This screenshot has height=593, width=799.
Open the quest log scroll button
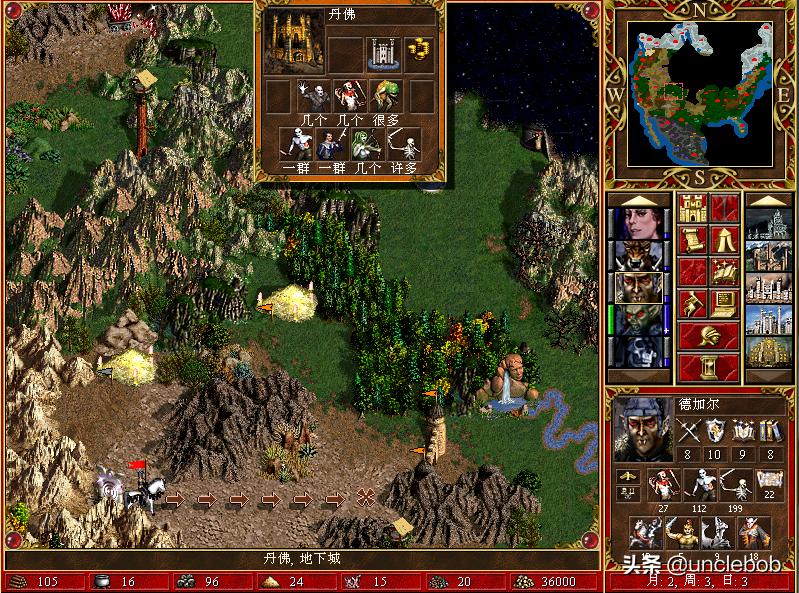[692, 240]
